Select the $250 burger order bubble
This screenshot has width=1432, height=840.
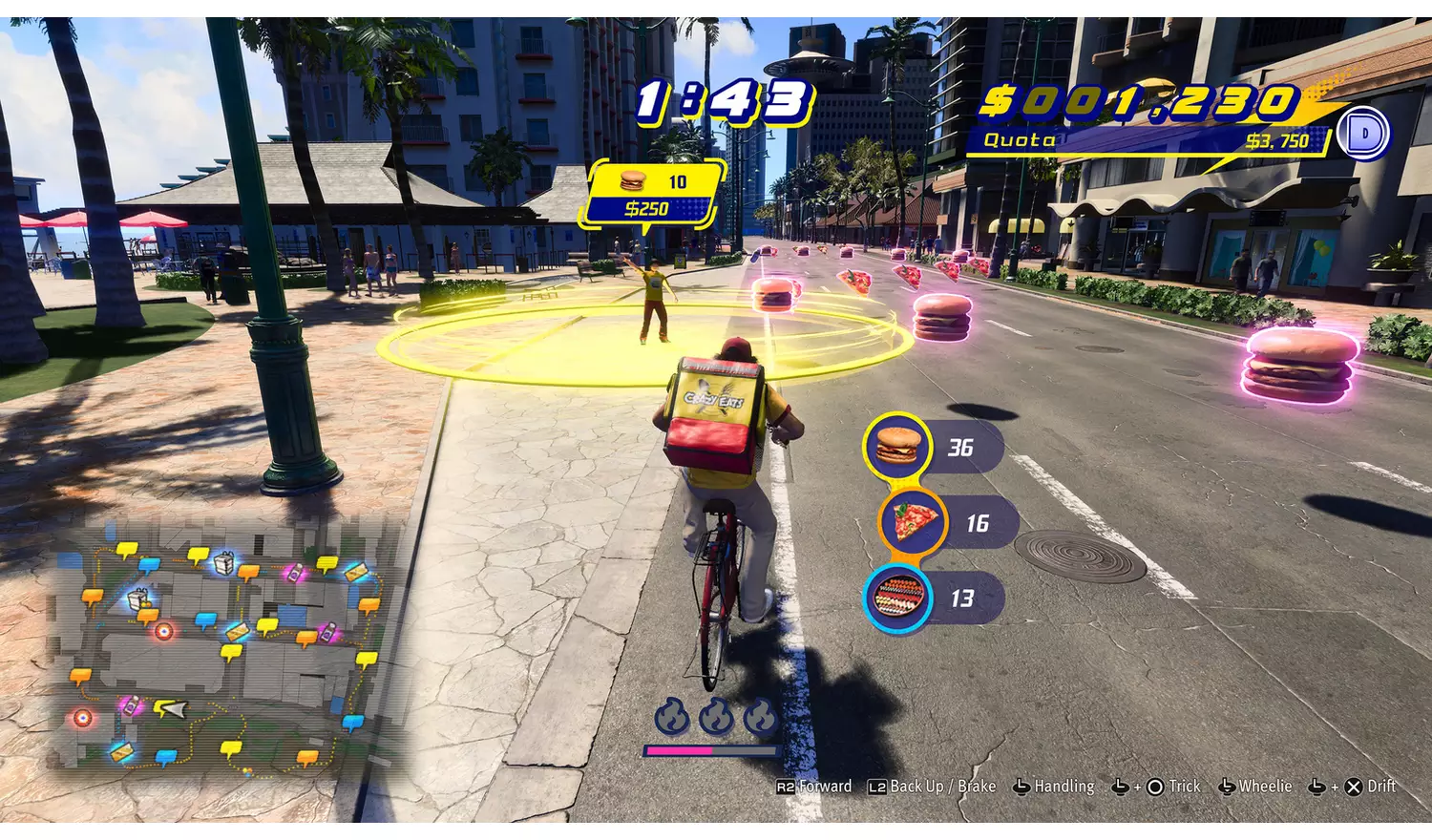click(654, 195)
